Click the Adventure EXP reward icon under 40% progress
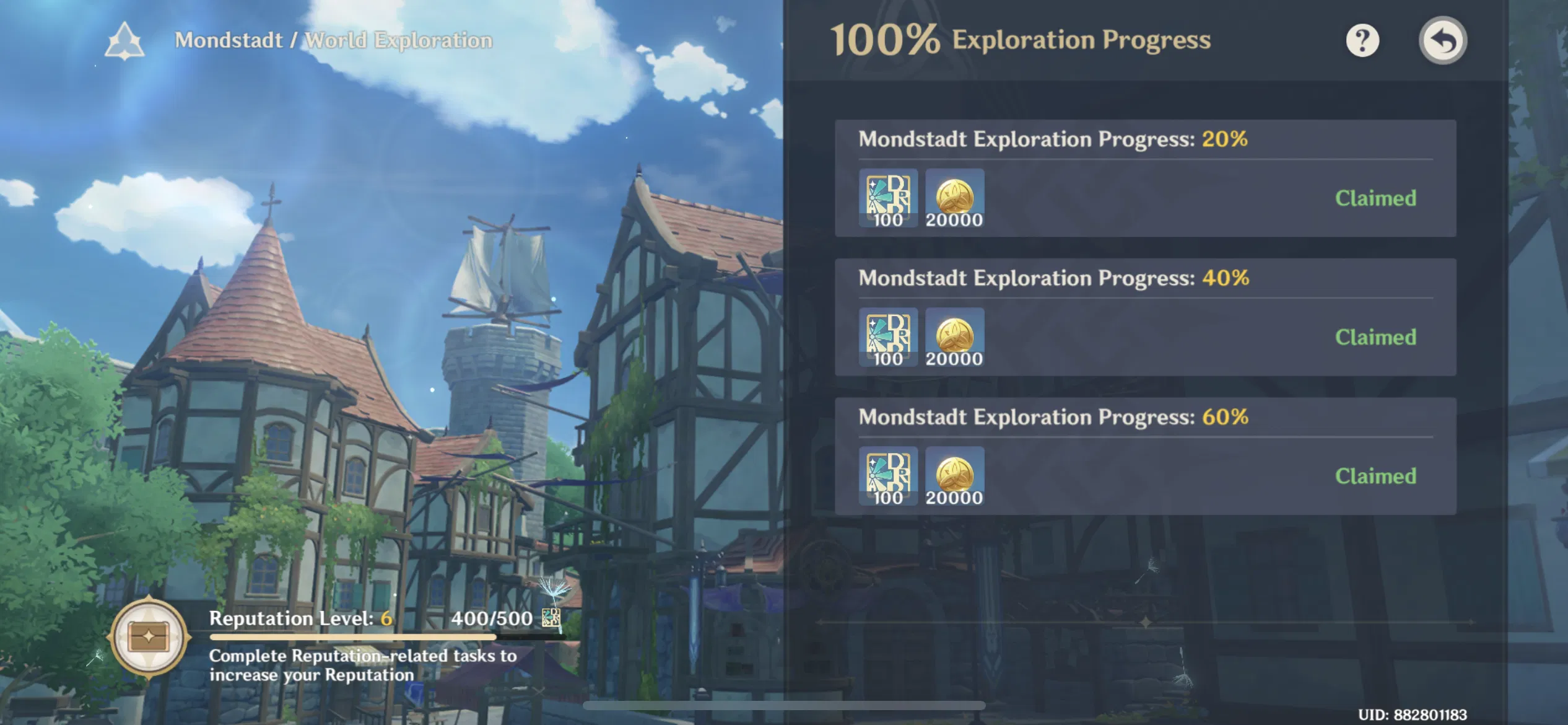The height and width of the screenshot is (725, 1568). [x=888, y=336]
